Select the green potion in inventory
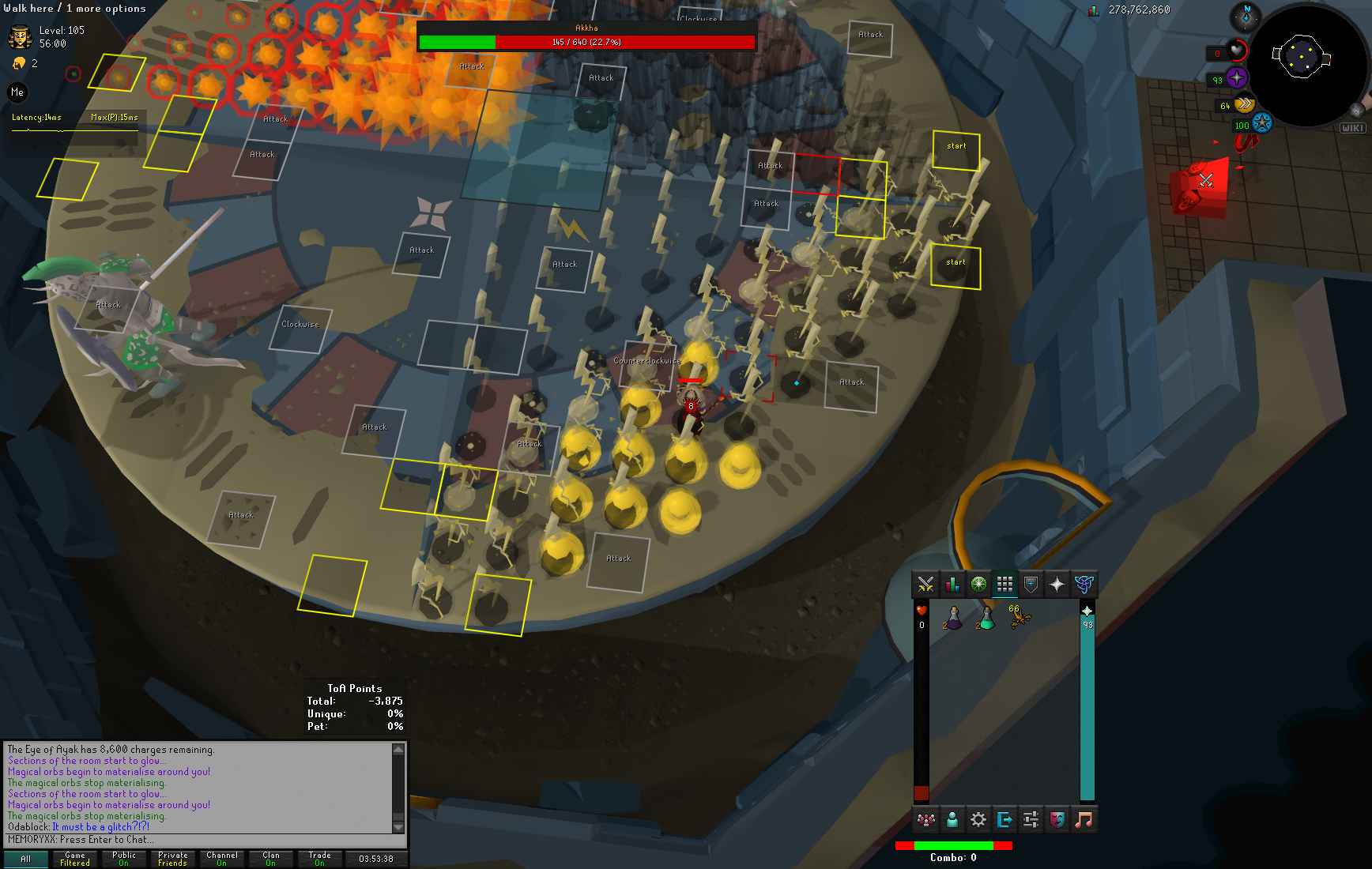The height and width of the screenshot is (869, 1372). pos(986,618)
